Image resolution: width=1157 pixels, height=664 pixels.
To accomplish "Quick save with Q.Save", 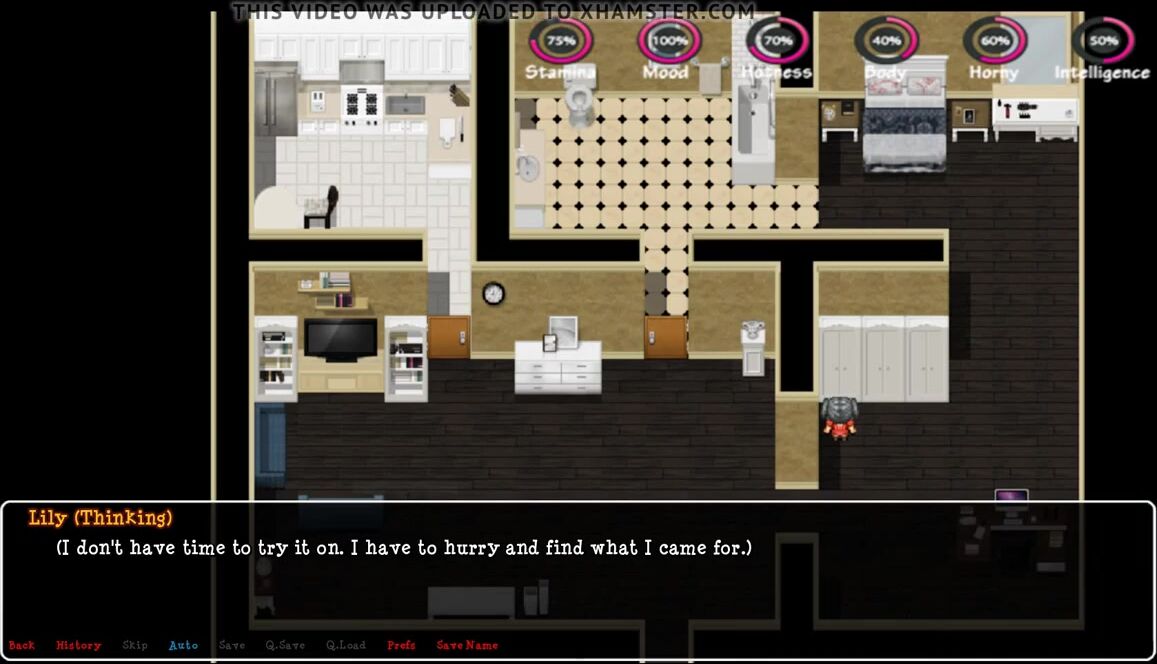I will pyautogui.click(x=285, y=645).
